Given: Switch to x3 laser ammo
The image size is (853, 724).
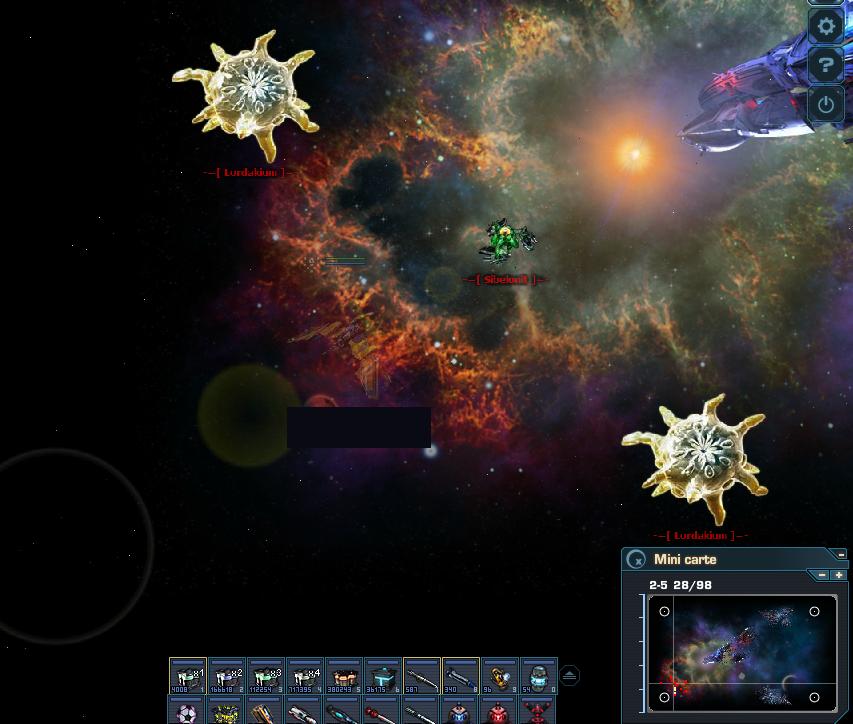Looking at the screenshot, I should tap(266, 676).
